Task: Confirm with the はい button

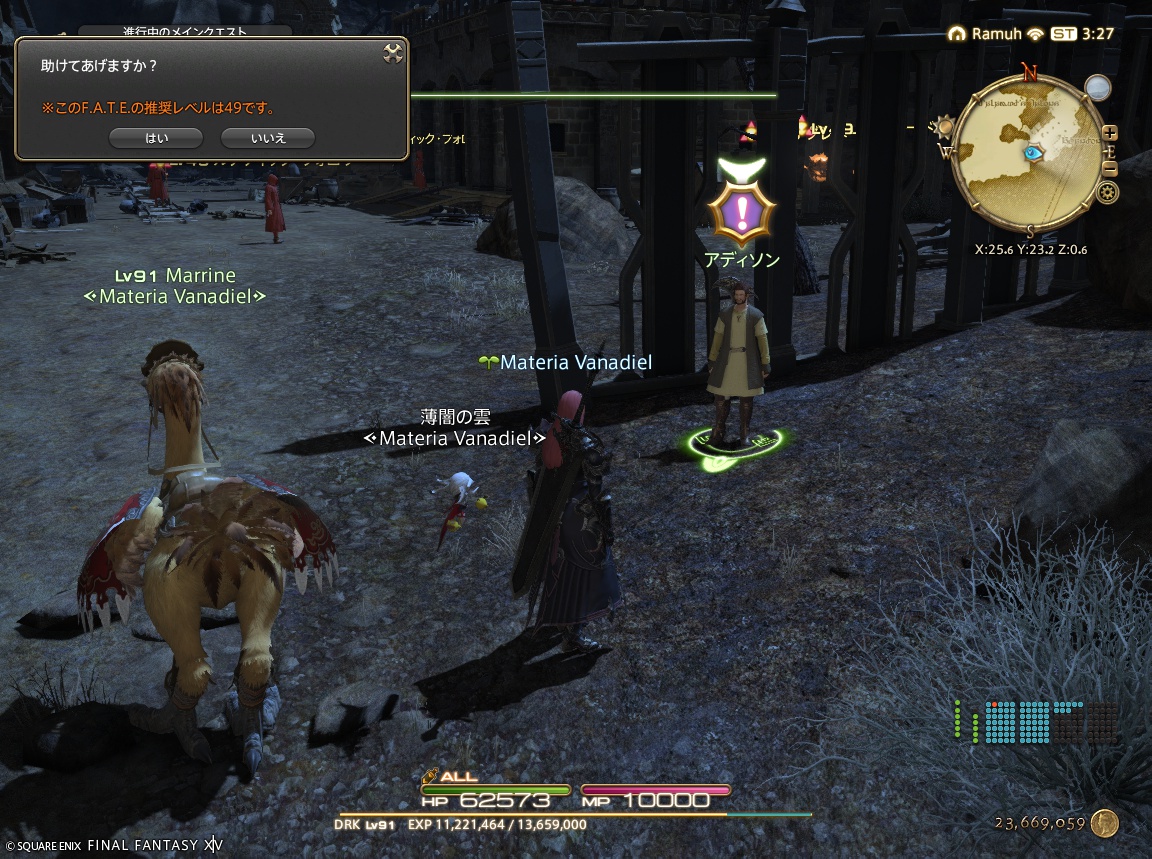Action: pyautogui.click(x=156, y=138)
